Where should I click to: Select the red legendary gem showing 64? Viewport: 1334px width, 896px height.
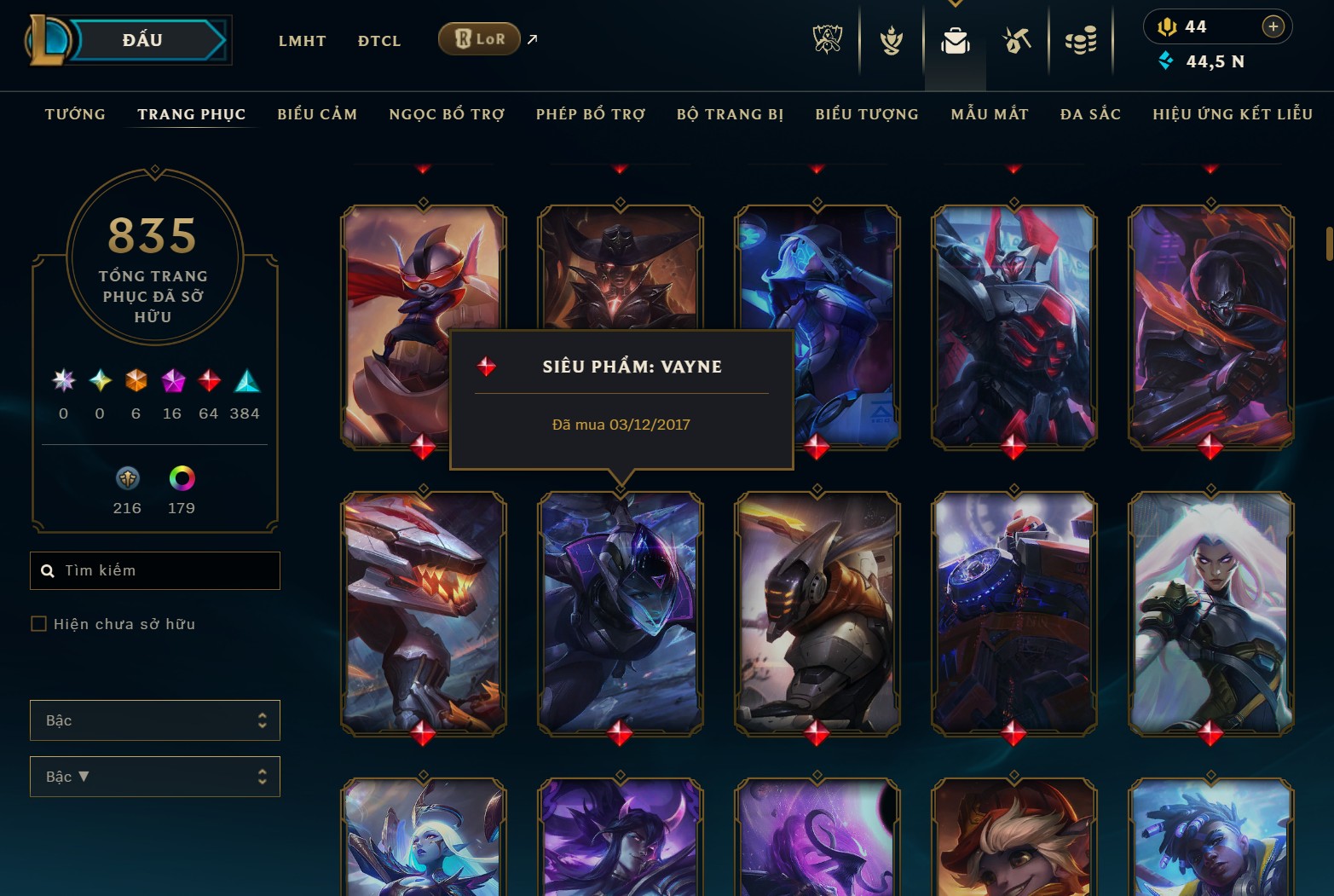point(208,383)
